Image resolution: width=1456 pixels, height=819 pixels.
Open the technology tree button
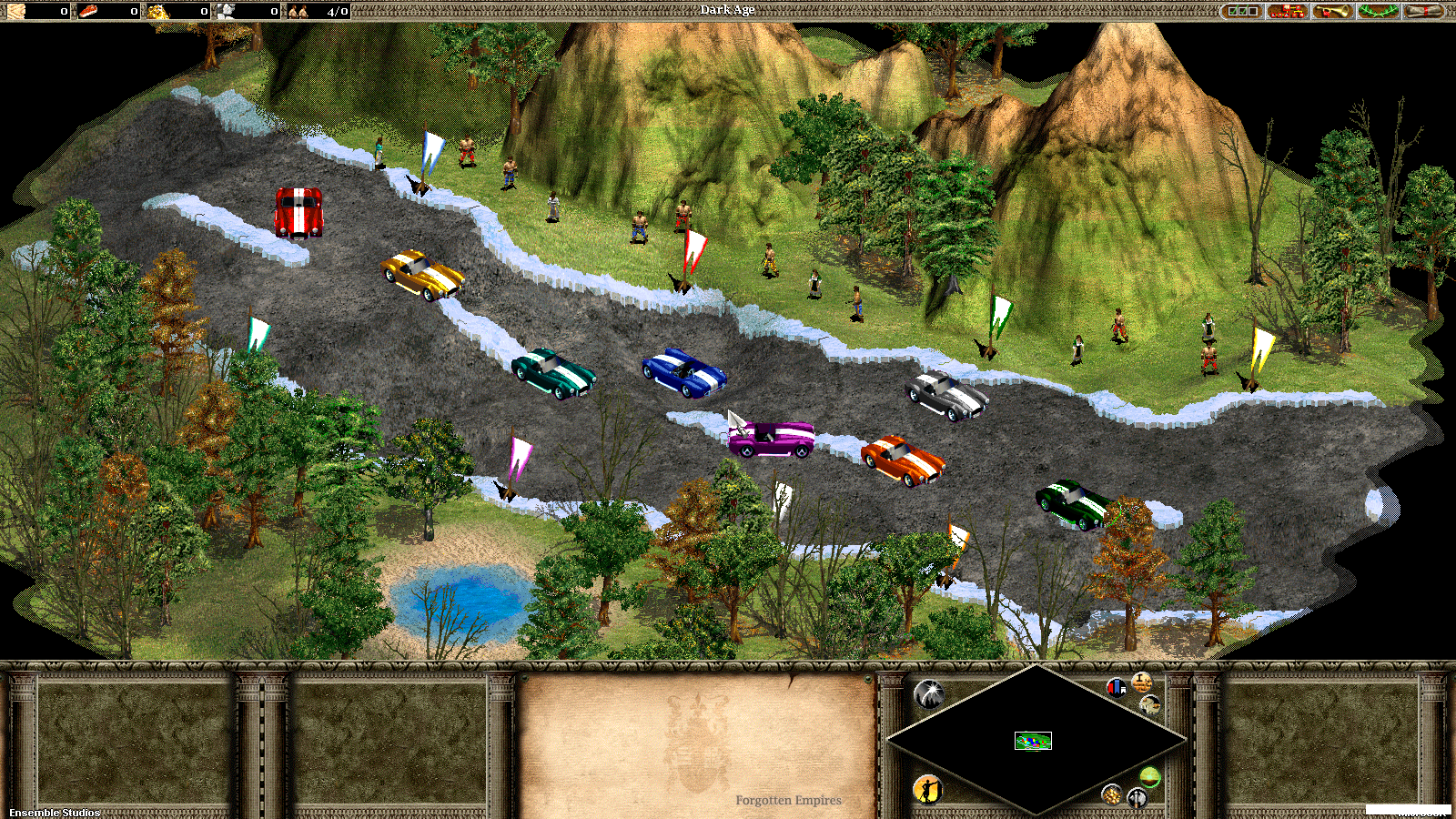(1287, 11)
